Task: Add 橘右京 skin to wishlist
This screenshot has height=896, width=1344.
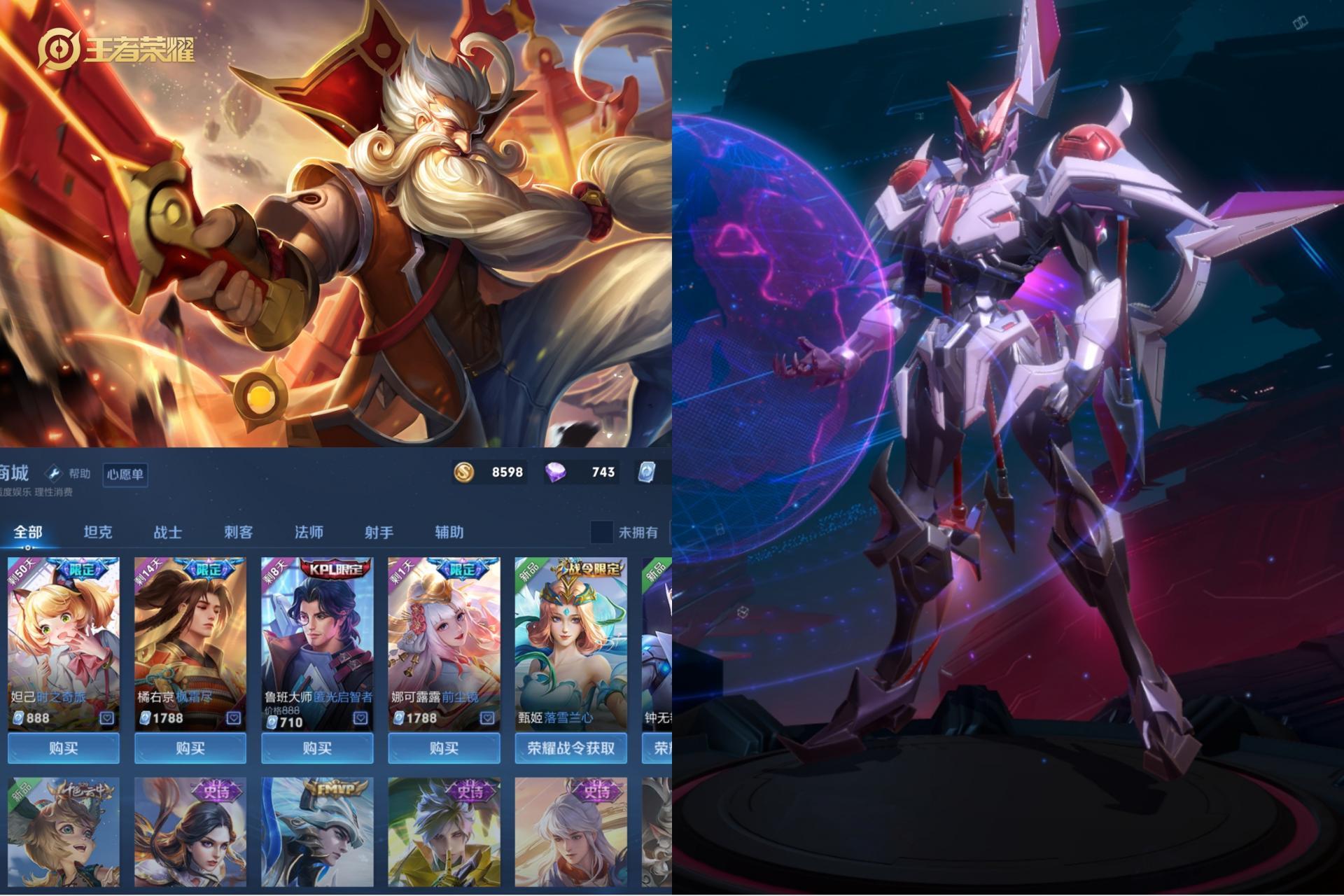Action: tap(234, 718)
